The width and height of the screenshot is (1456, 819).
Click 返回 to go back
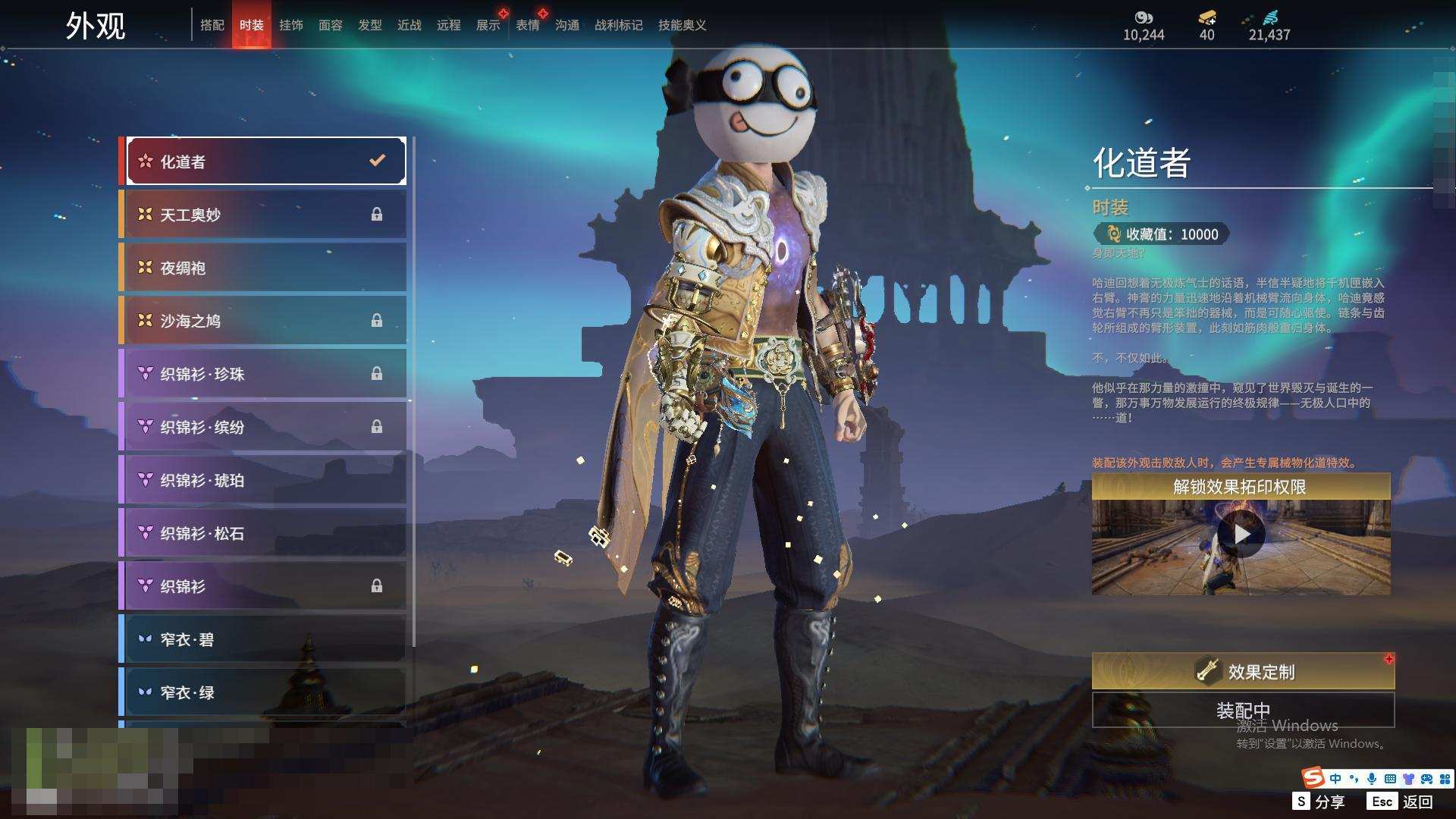1403,802
